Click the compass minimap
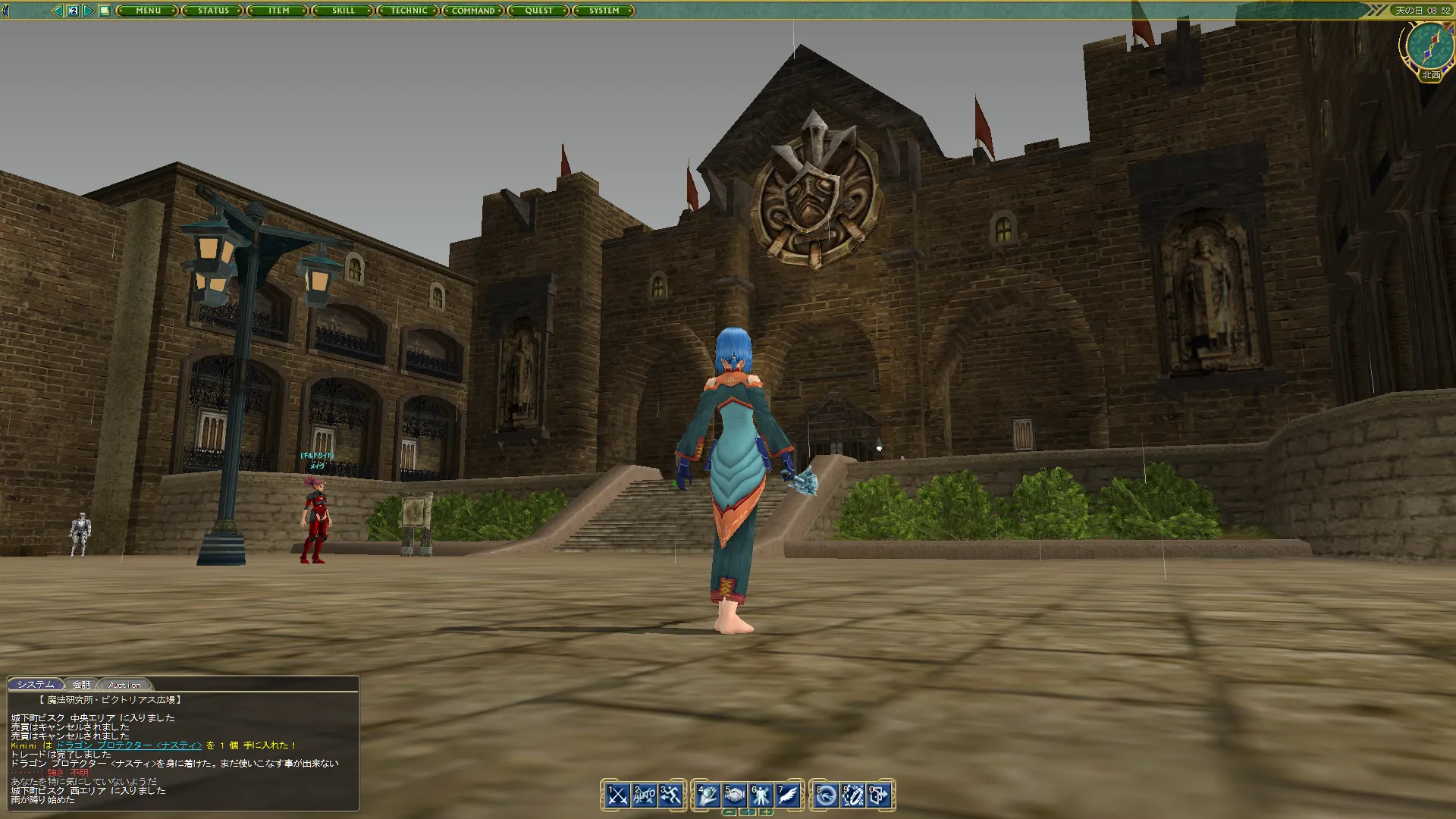This screenshot has width=1456, height=819. (1429, 45)
